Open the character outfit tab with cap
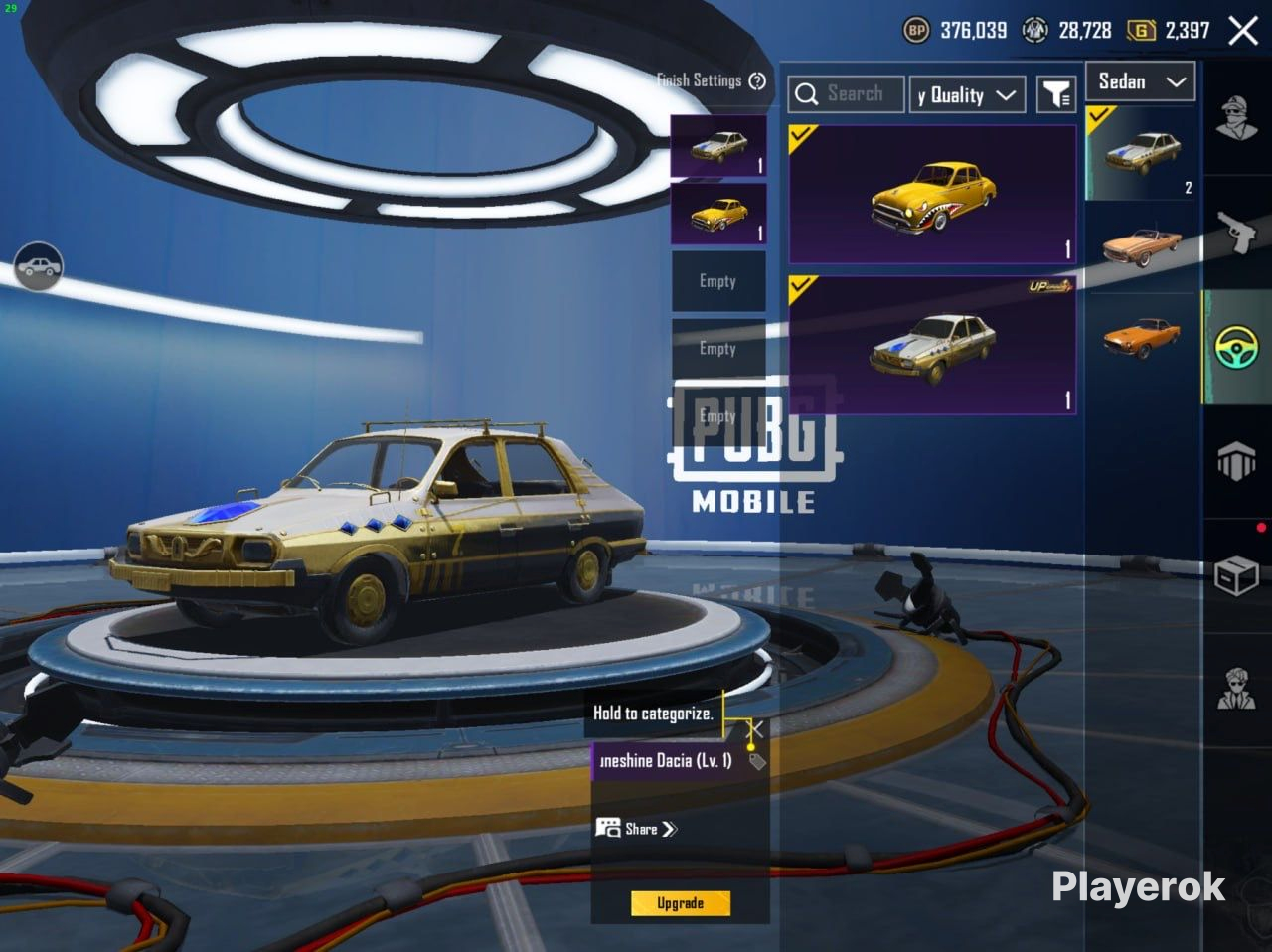 tap(1237, 120)
